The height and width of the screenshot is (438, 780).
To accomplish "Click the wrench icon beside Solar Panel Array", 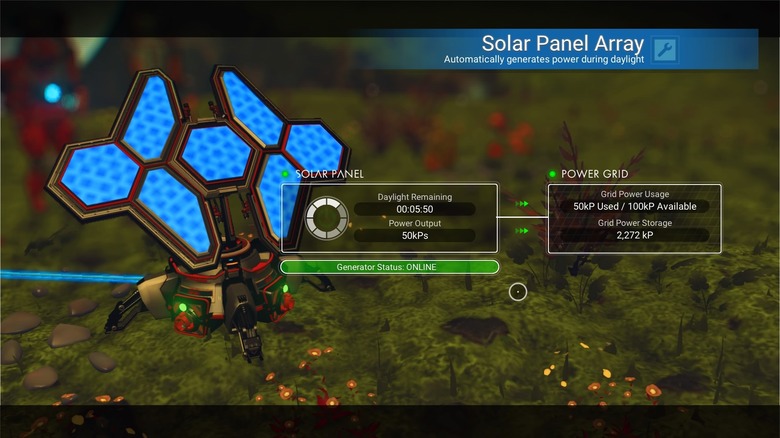I will coord(664,50).
